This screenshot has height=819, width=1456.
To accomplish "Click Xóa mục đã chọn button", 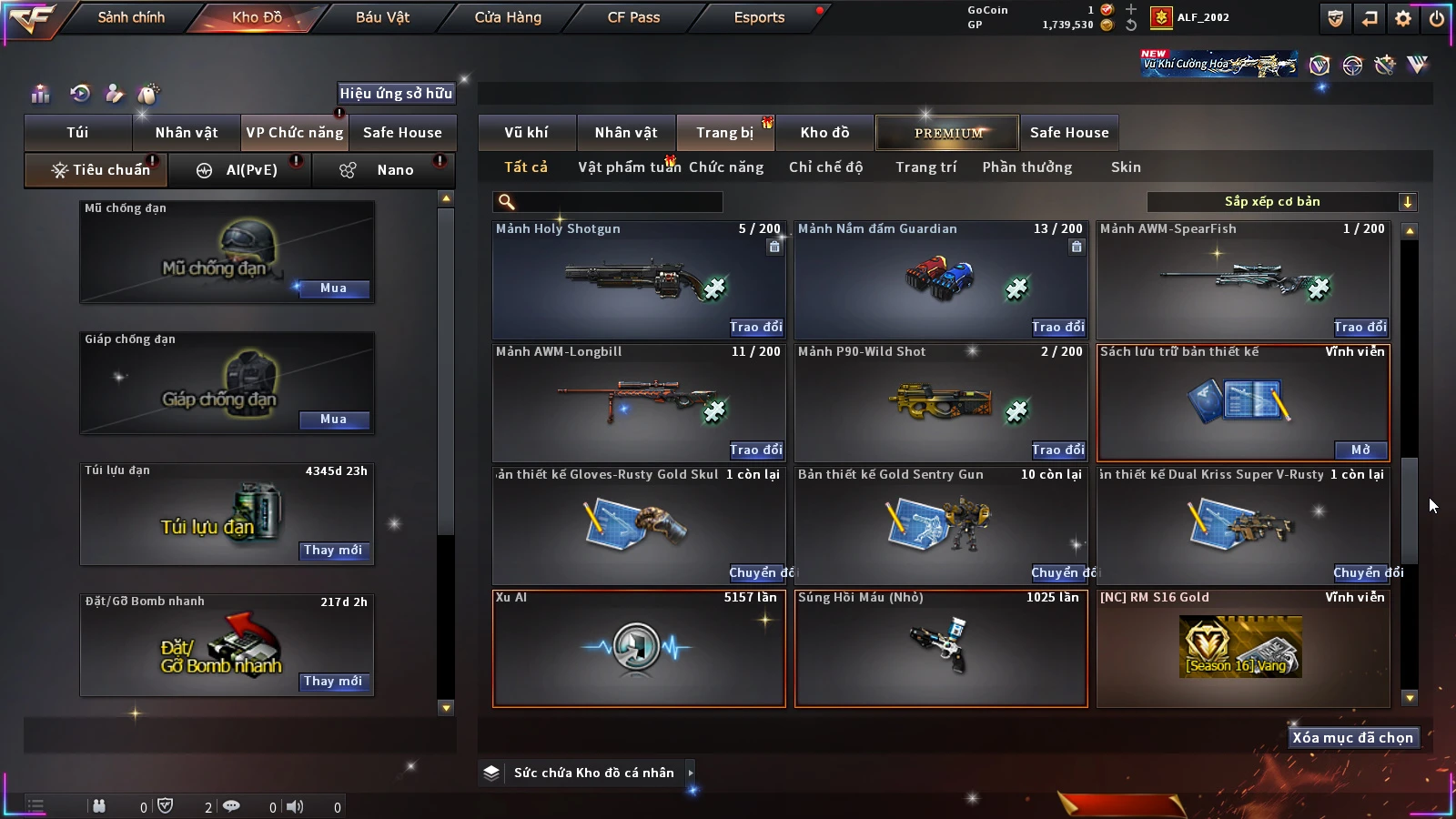I will coord(1352,738).
